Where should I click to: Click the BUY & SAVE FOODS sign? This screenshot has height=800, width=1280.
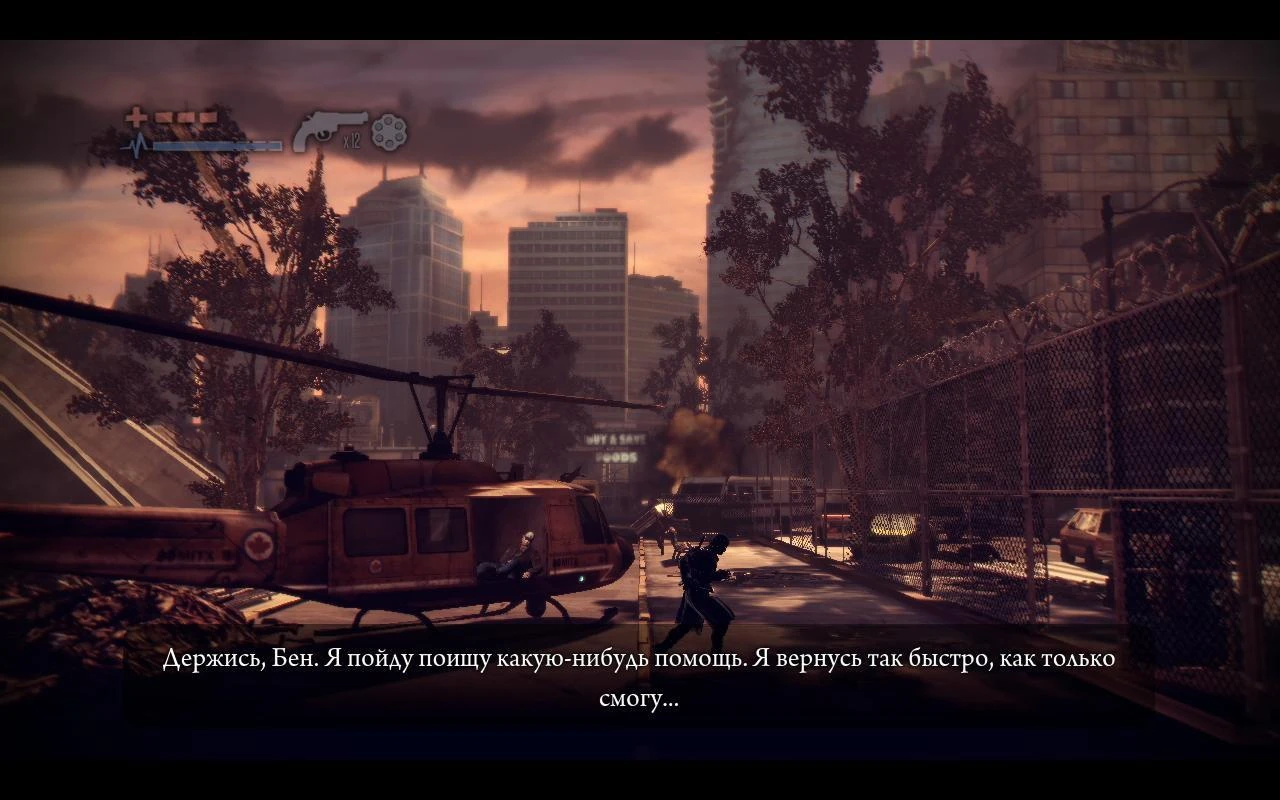pos(614,447)
